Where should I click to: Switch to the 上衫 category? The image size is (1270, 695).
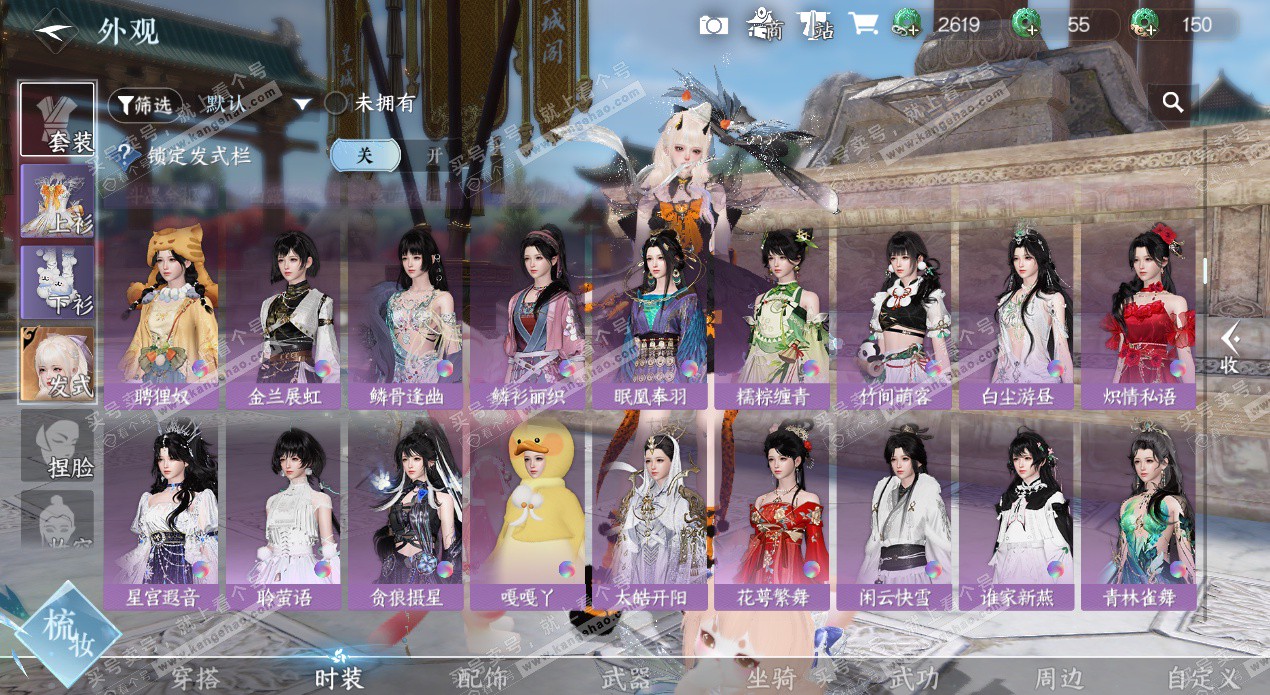point(58,201)
